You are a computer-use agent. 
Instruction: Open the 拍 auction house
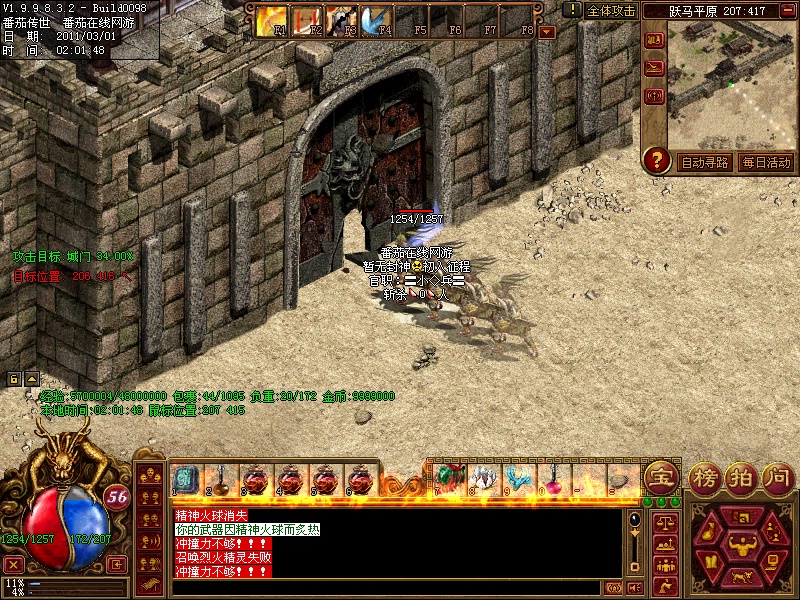click(741, 477)
